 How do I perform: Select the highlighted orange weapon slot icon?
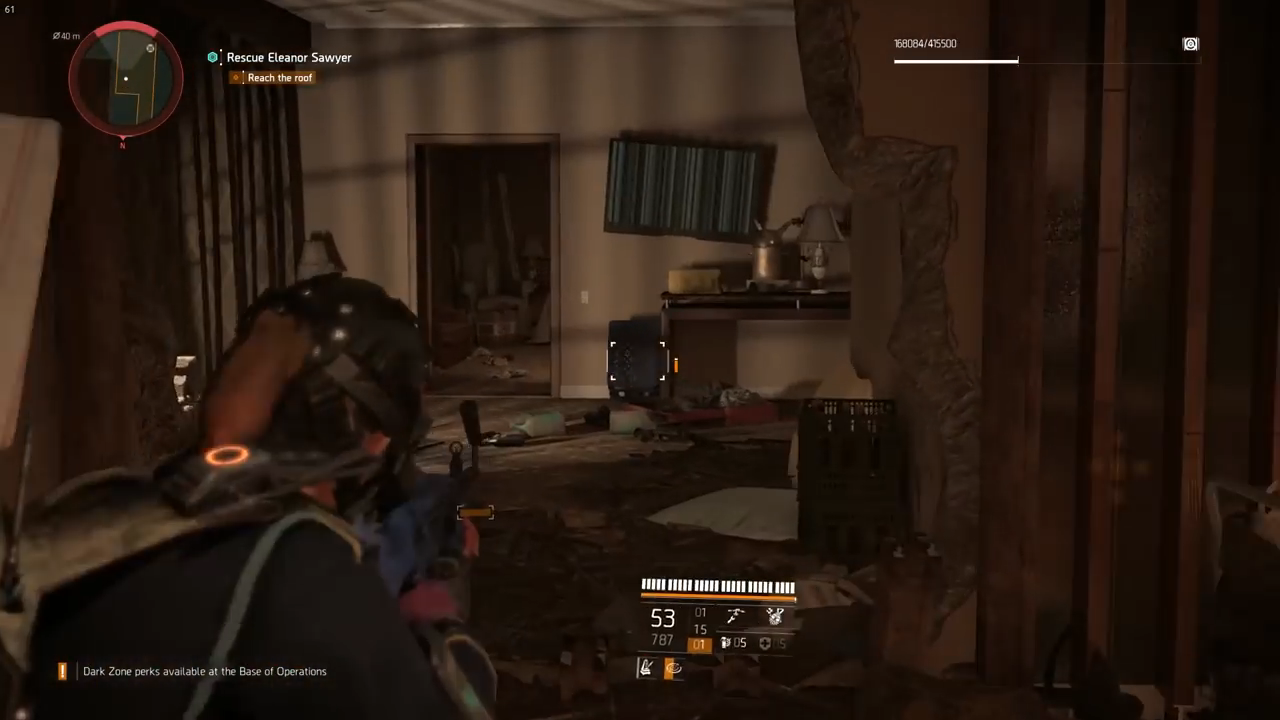tap(700, 644)
